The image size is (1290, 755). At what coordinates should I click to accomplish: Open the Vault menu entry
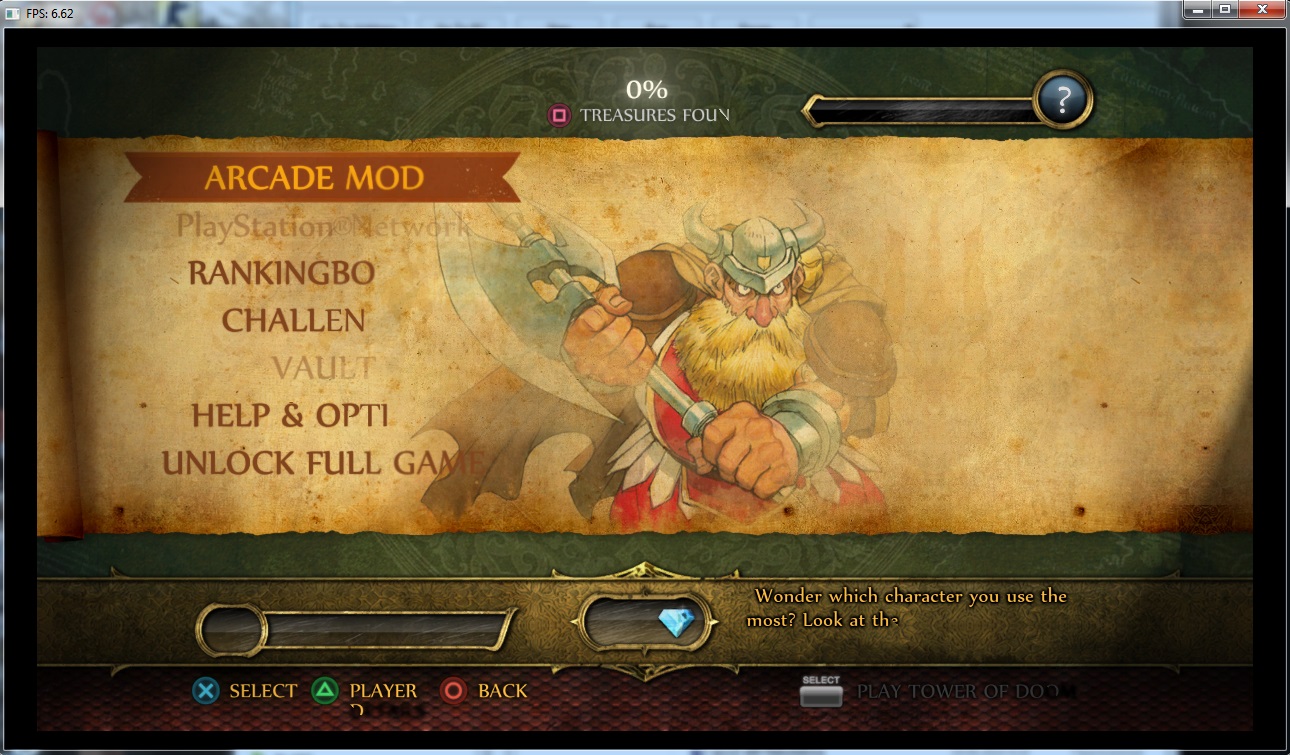pos(323,368)
